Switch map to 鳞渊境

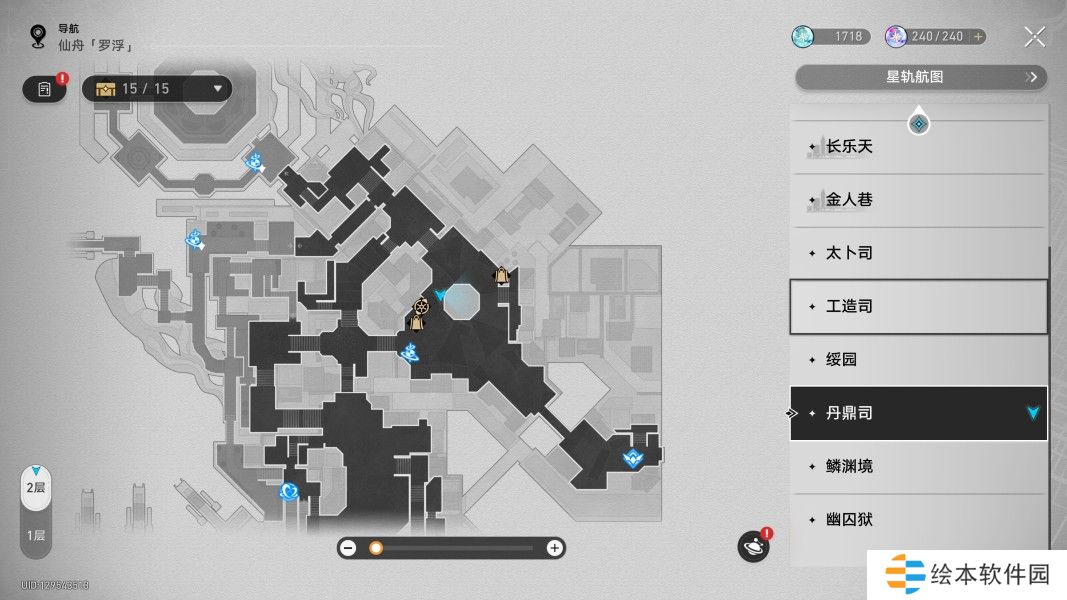(918, 466)
